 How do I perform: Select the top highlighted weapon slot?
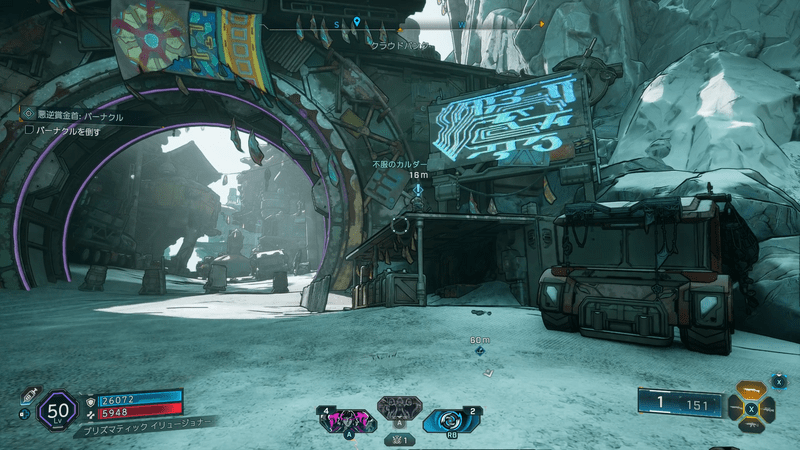click(x=752, y=390)
